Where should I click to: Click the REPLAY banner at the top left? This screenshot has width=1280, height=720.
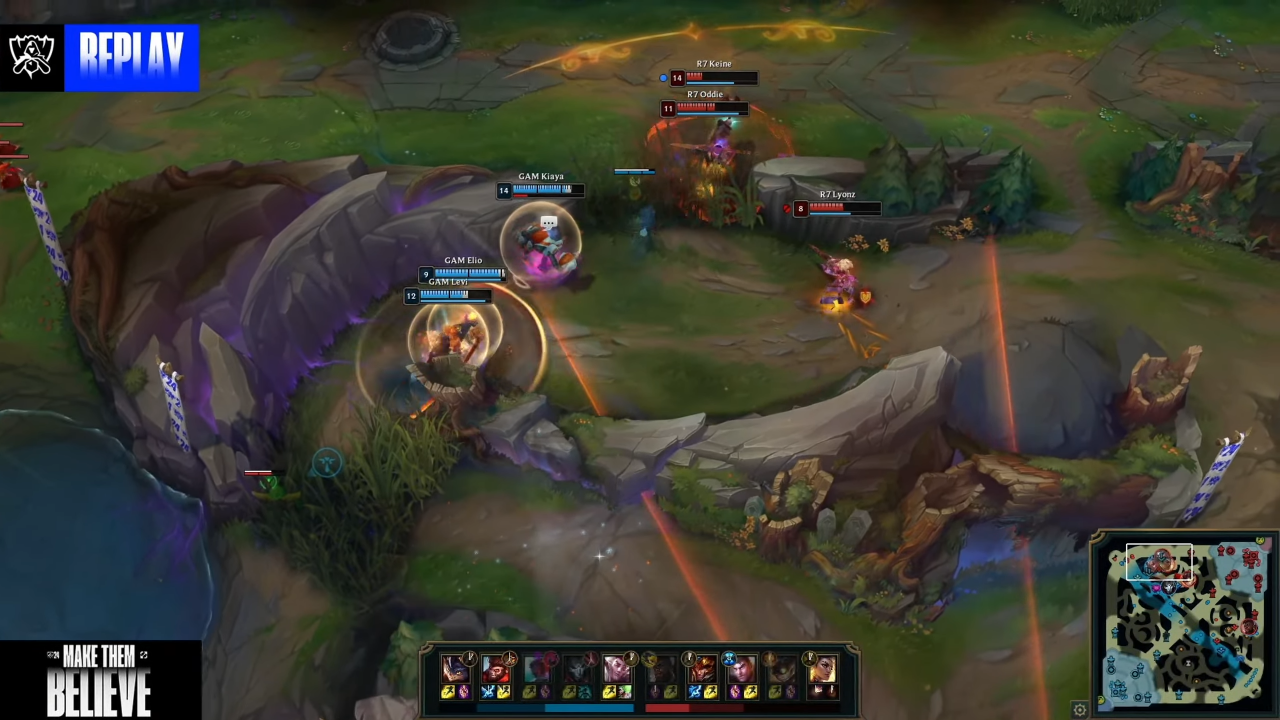pyautogui.click(x=132, y=57)
